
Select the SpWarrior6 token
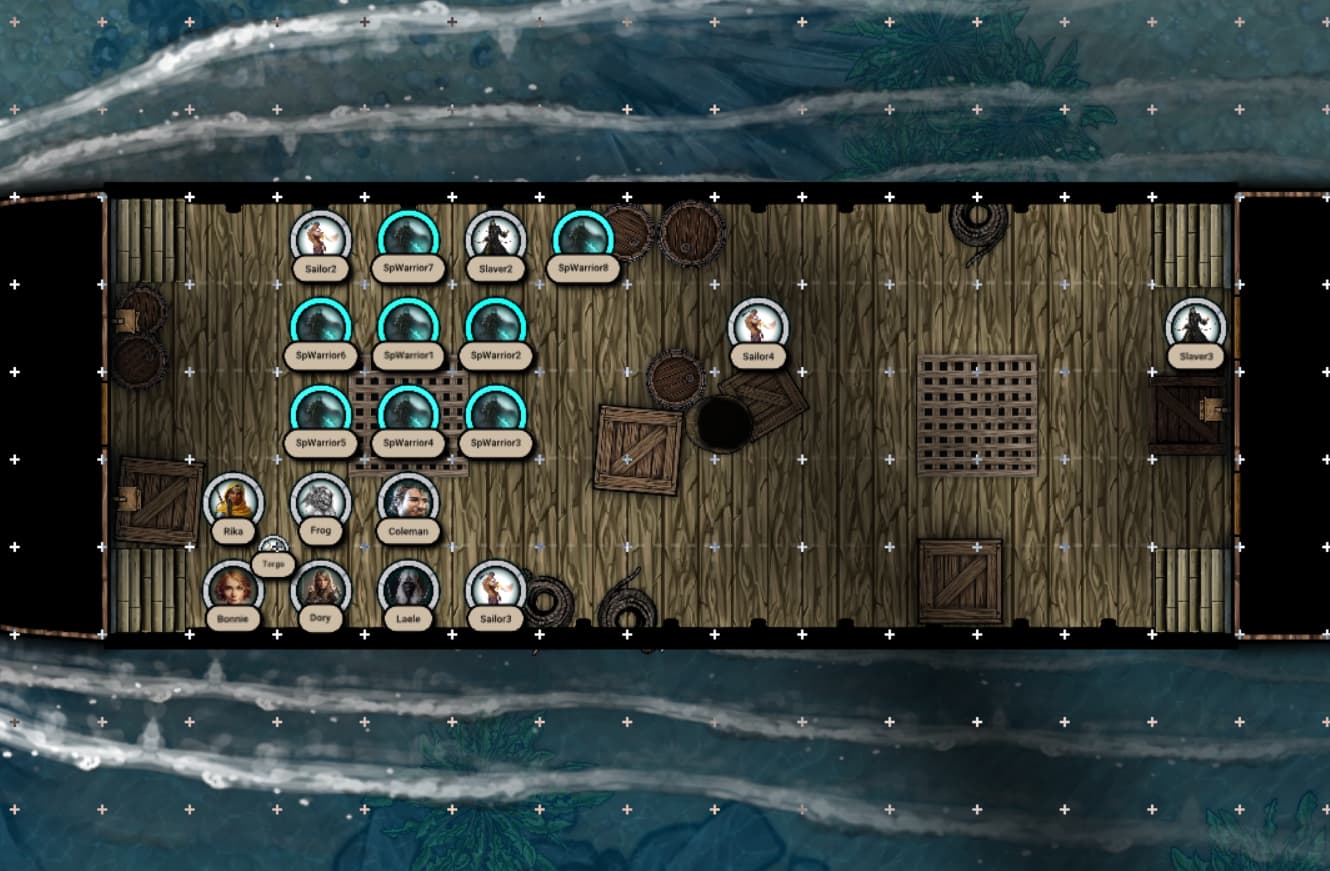[321, 327]
